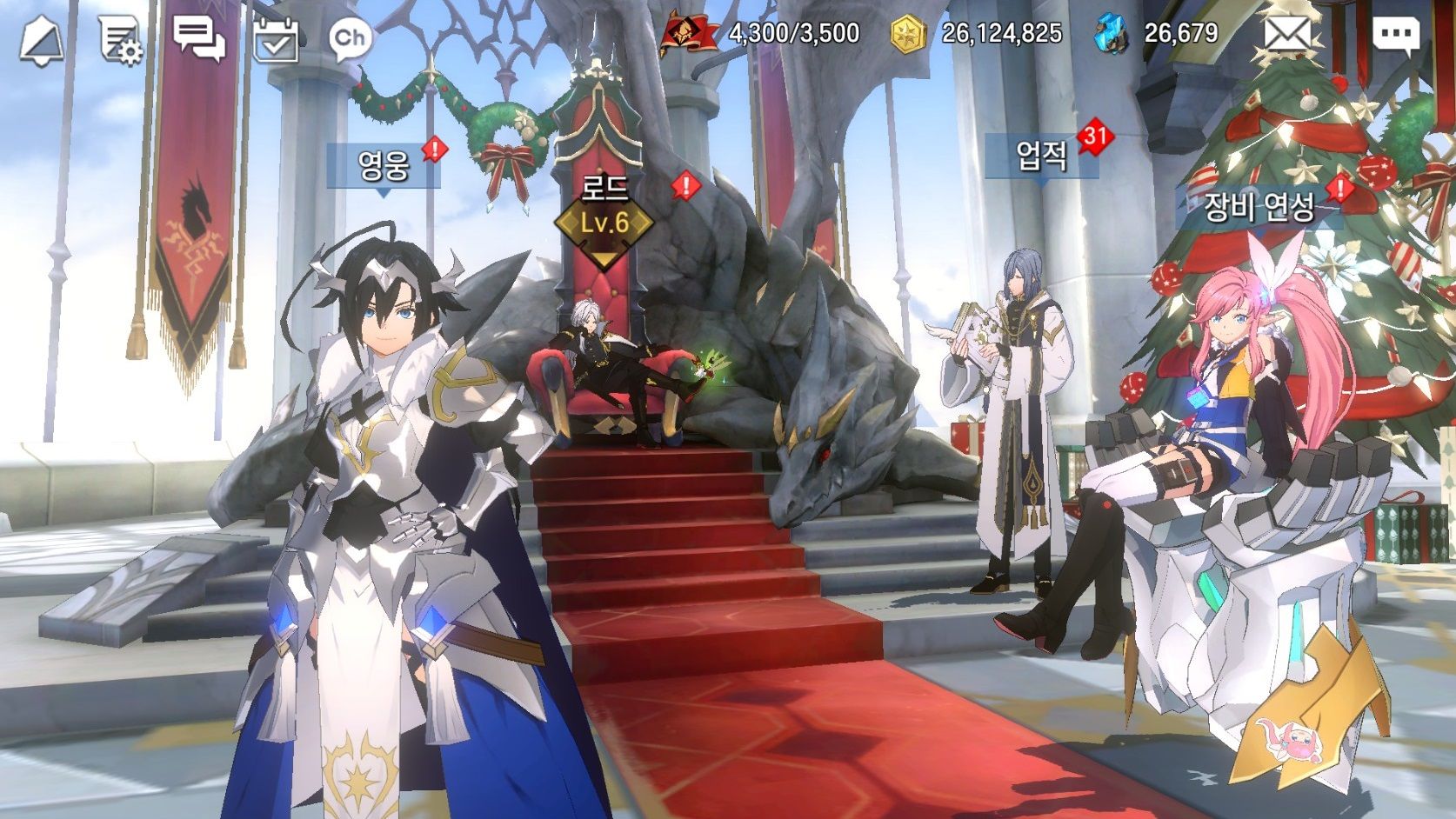Open the 장비 연성 equipment crafting menu
Image resolution: width=1456 pixels, height=819 pixels.
[1258, 206]
